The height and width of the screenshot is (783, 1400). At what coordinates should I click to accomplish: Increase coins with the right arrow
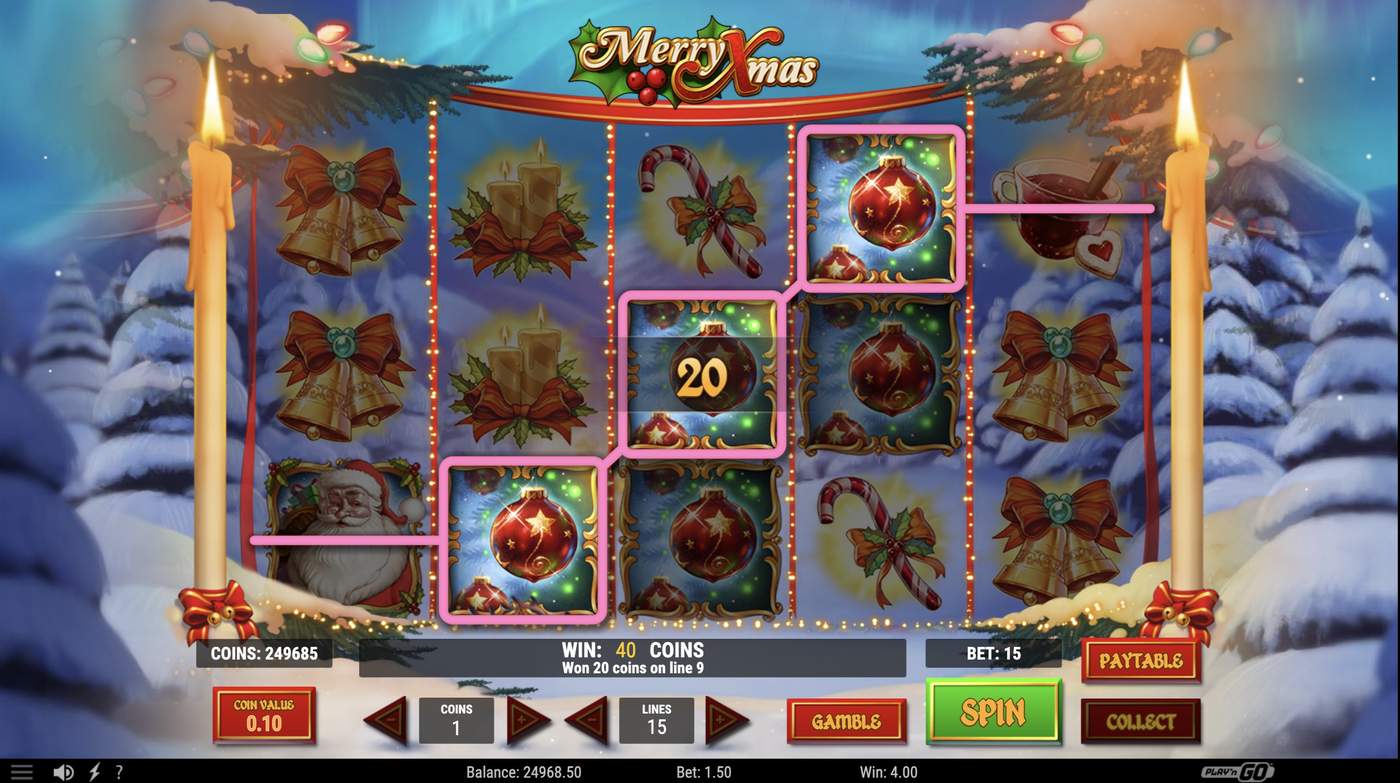pos(525,720)
